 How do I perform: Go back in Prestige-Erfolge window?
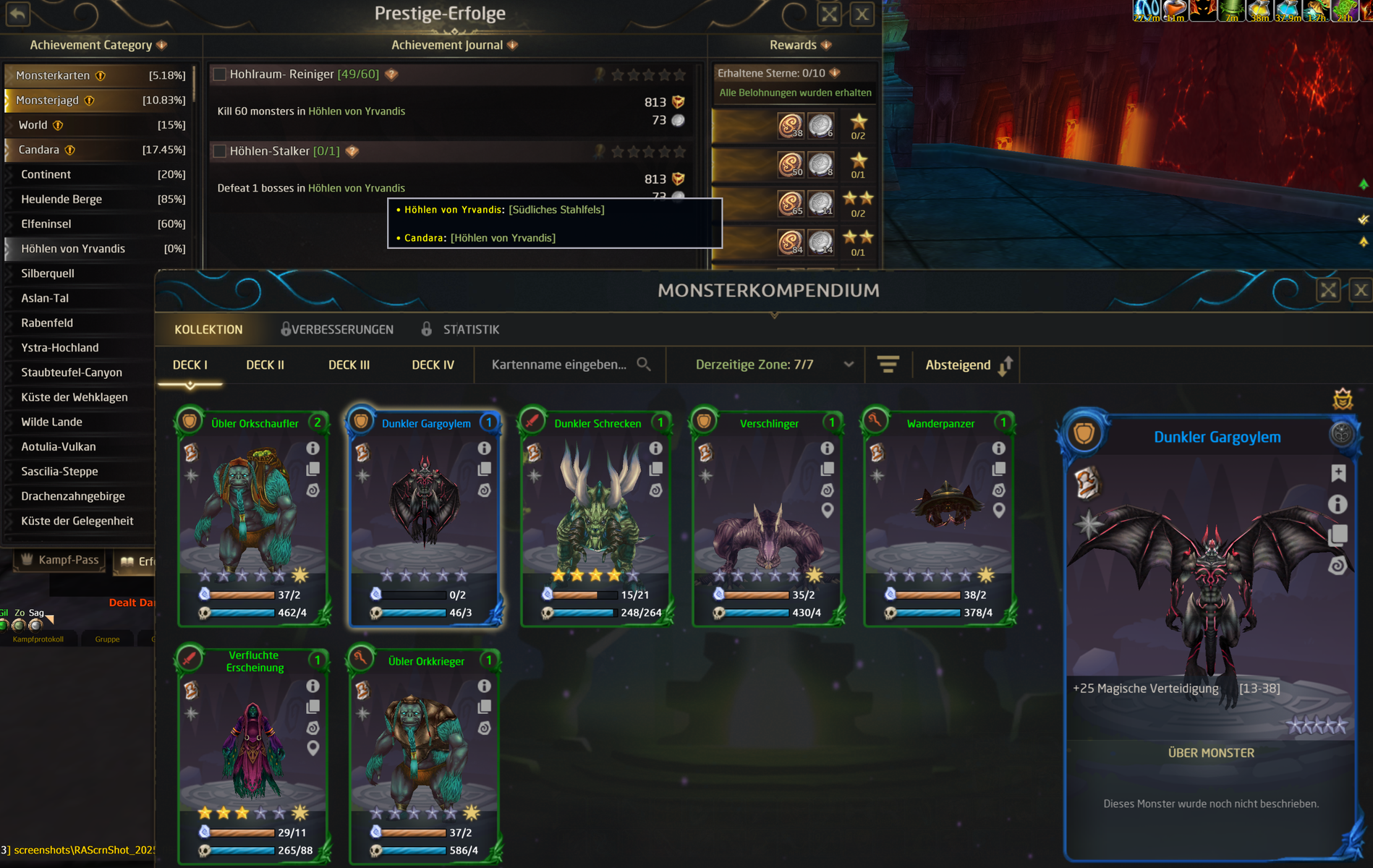pyautogui.click(x=18, y=13)
